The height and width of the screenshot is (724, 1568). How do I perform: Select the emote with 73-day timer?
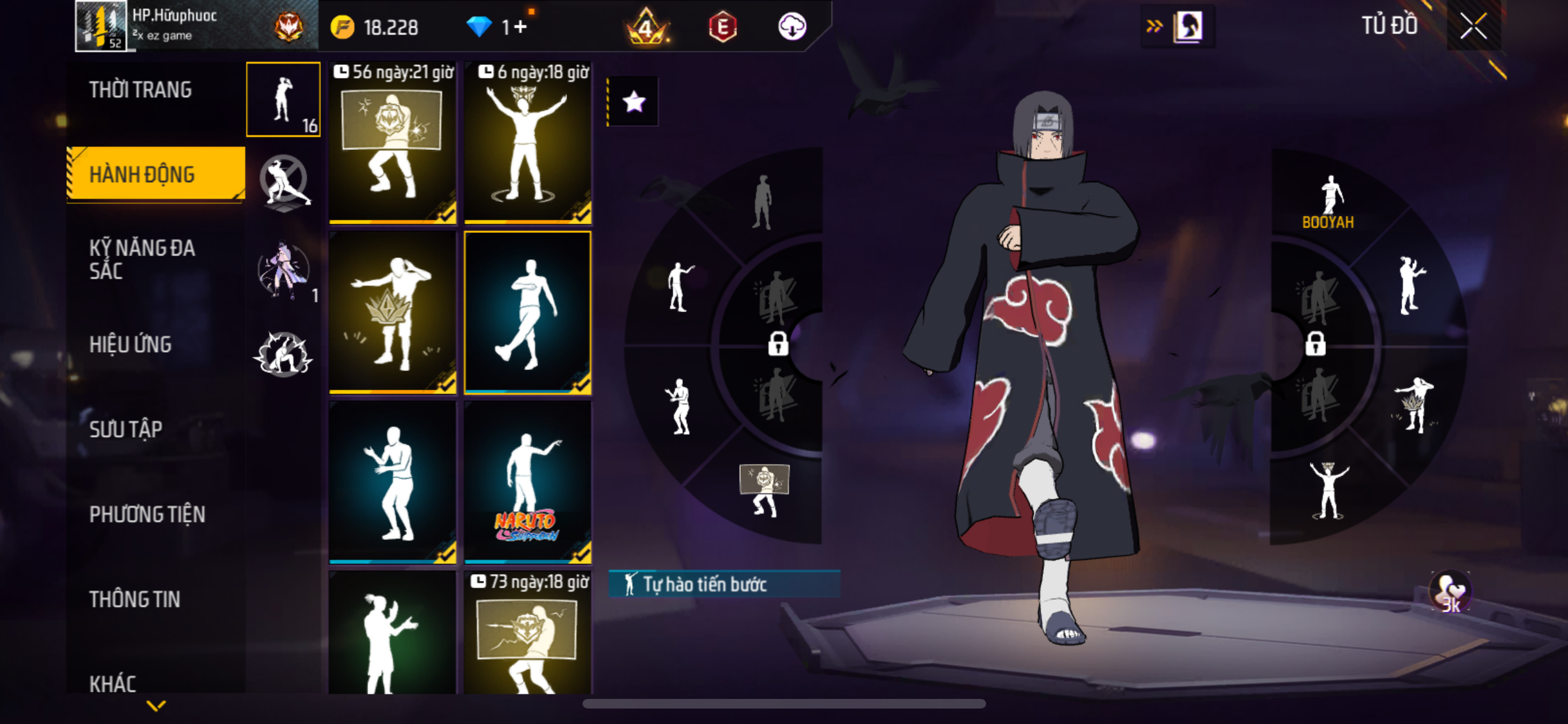528,634
